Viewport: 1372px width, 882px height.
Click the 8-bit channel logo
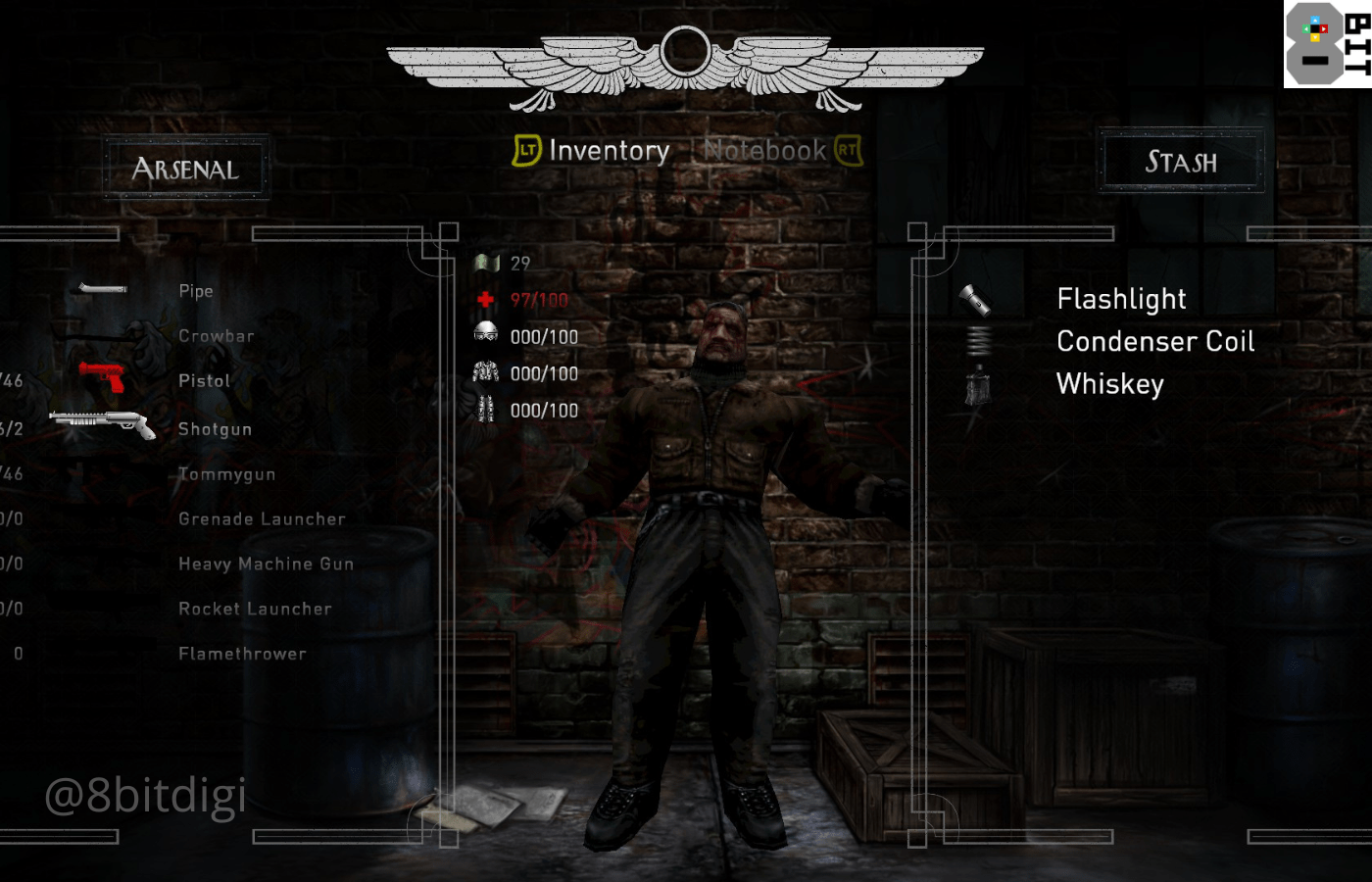point(1327,44)
